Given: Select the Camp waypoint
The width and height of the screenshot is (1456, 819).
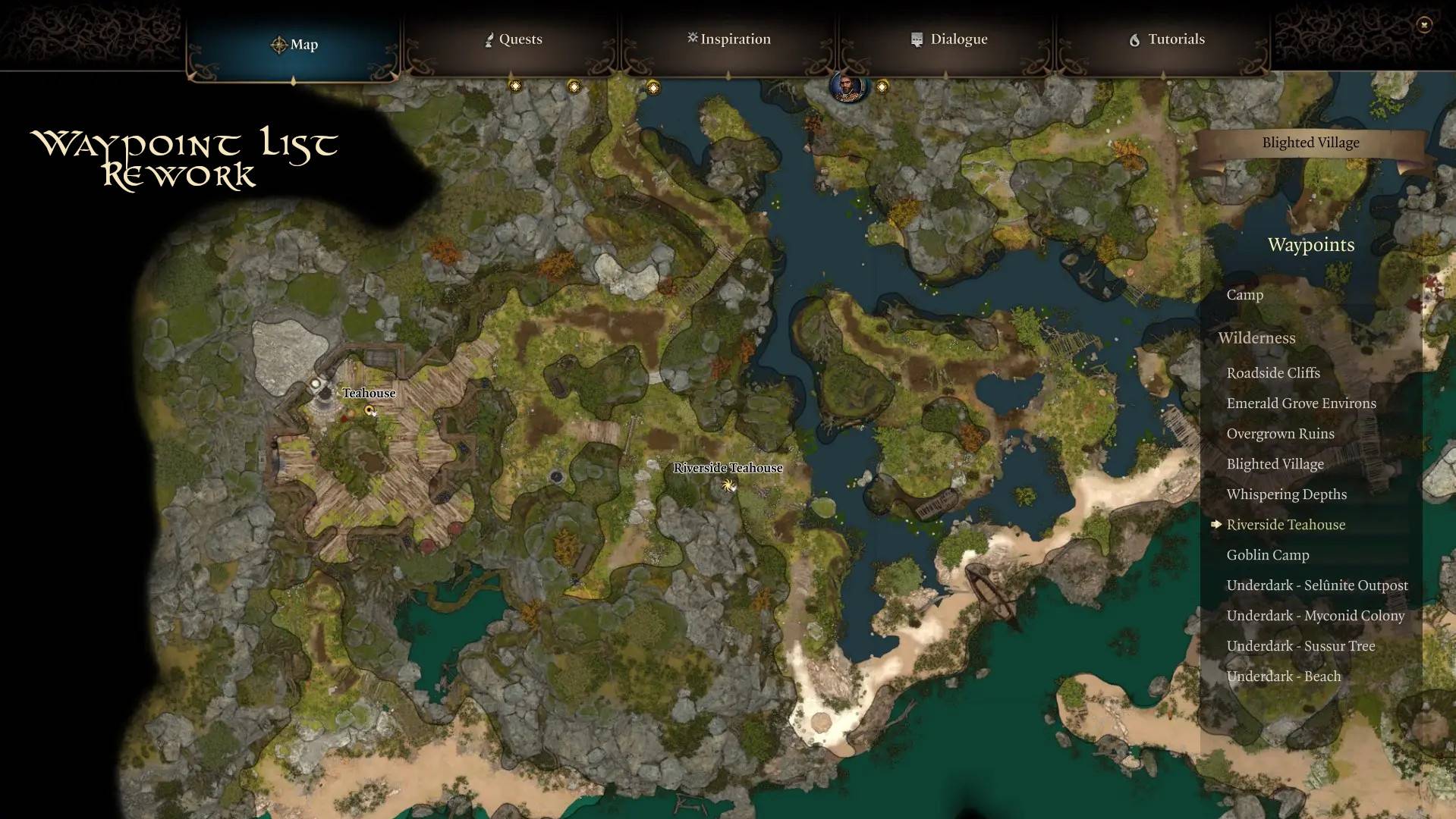Looking at the screenshot, I should pos(1244,295).
